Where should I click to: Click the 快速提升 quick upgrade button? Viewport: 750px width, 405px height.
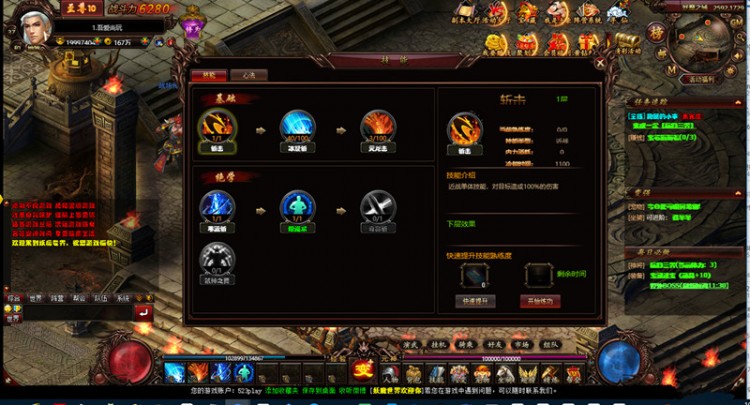[x=474, y=300]
